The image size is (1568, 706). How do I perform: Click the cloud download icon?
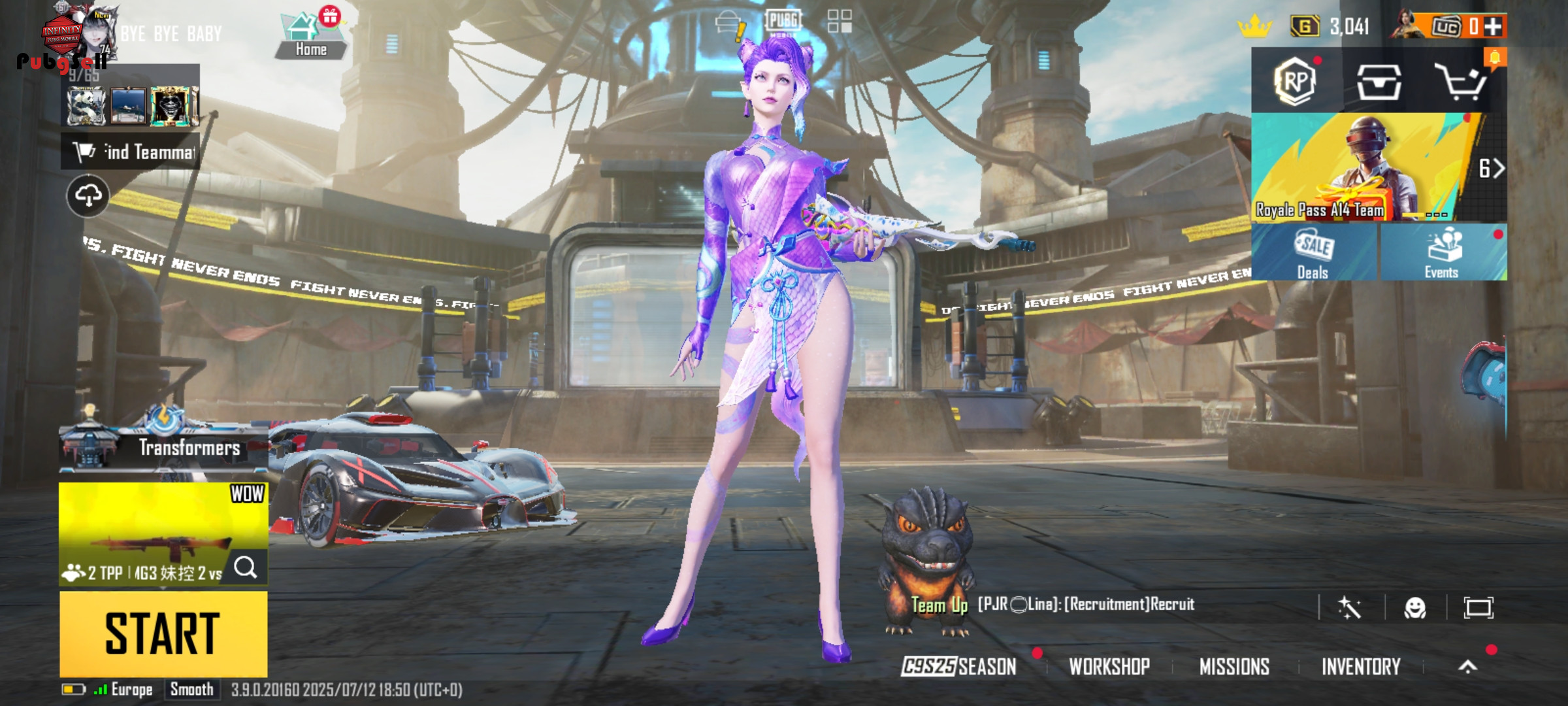pyautogui.click(x=88, y=195)
